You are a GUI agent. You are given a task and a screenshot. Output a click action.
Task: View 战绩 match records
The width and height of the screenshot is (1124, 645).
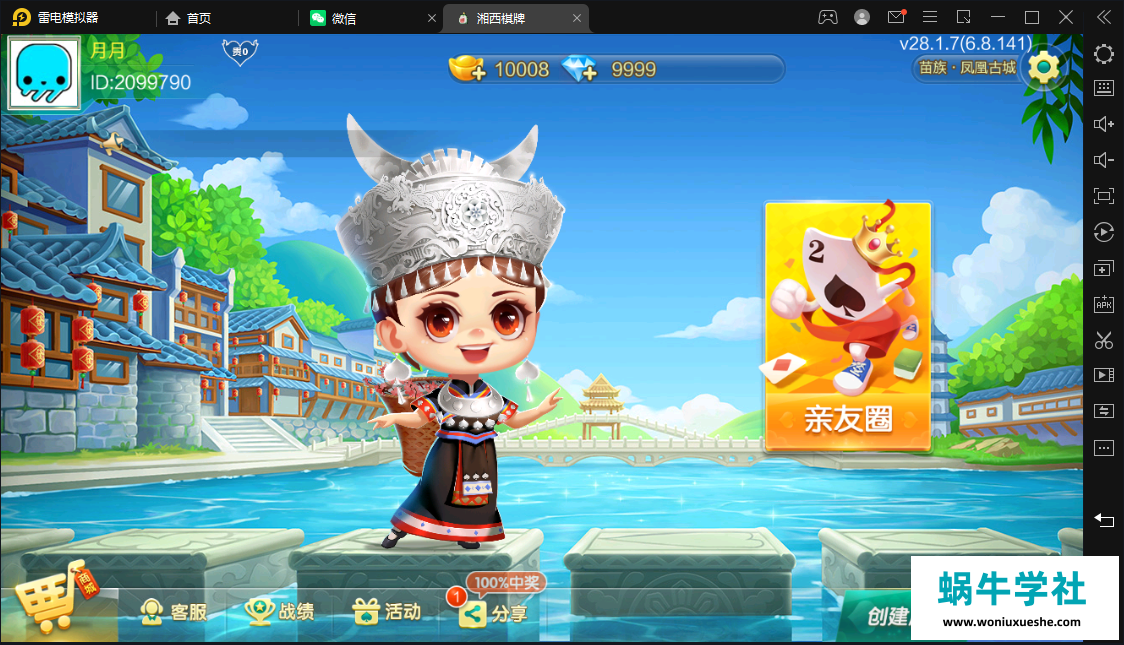(x=281, y=612)
